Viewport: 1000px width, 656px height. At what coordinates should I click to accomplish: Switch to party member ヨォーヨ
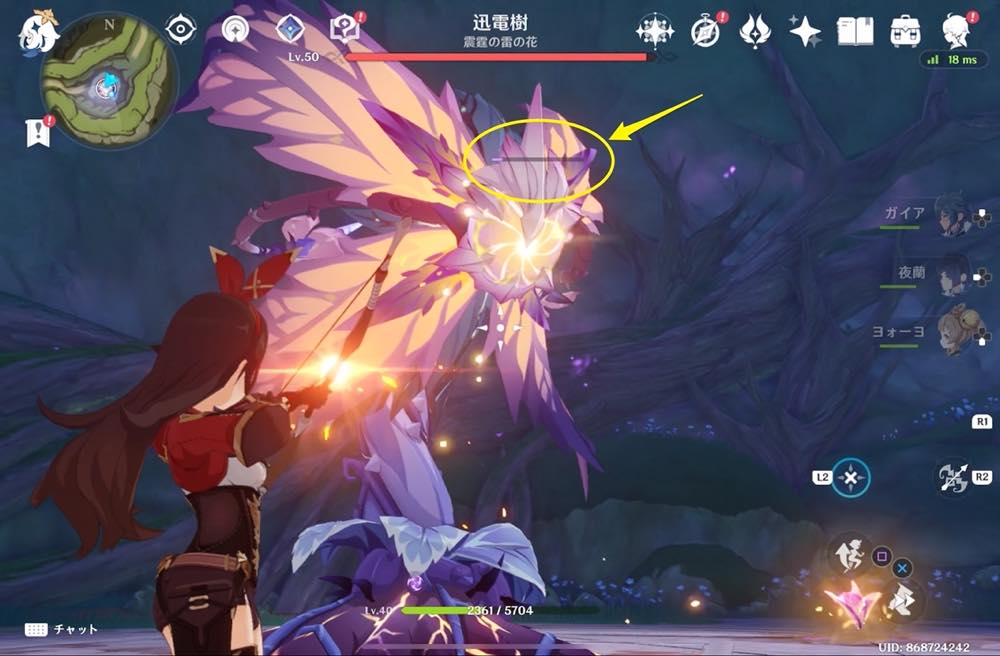[952, 331]
